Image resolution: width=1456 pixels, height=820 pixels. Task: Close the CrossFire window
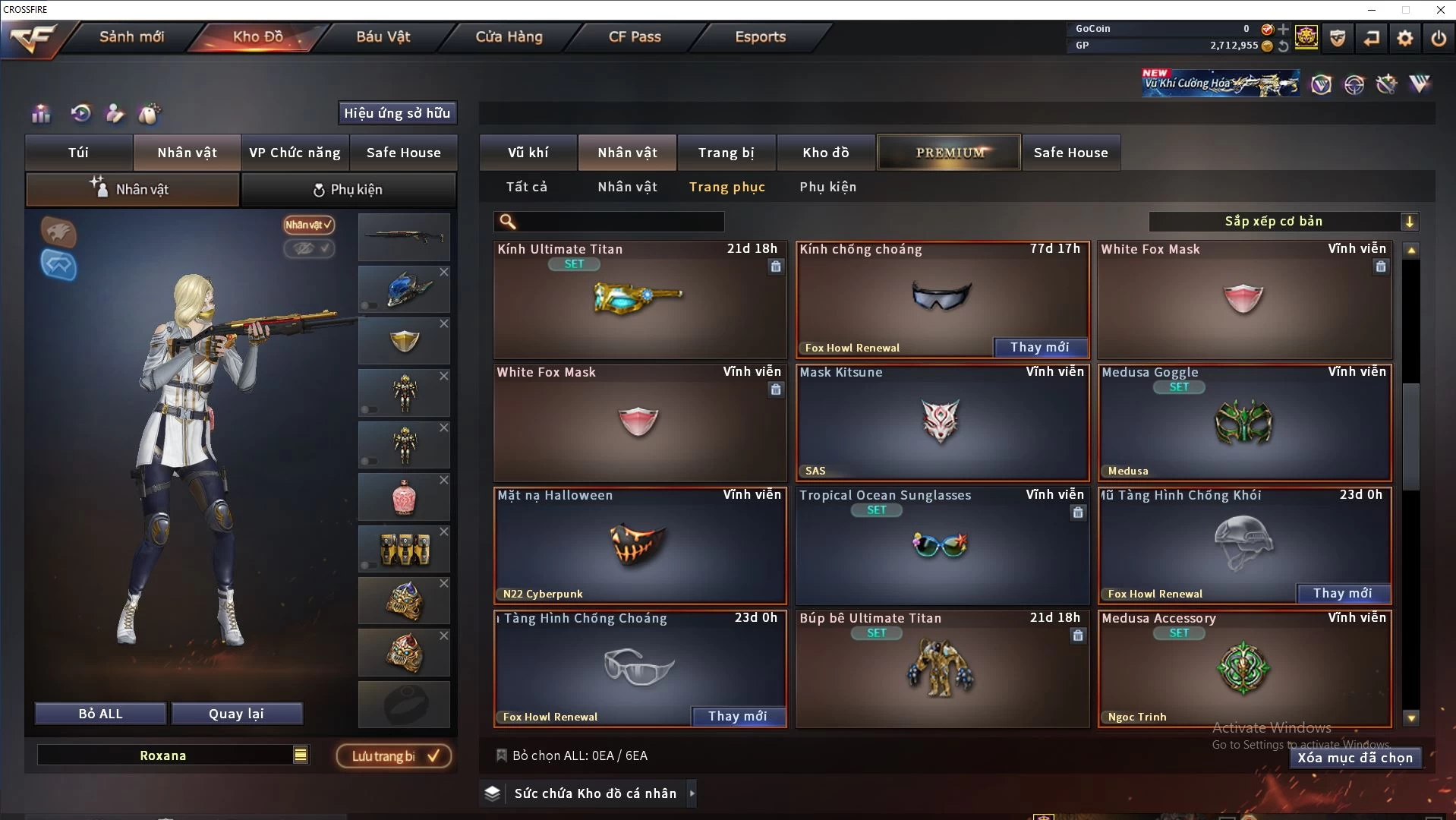(1440, 10)
